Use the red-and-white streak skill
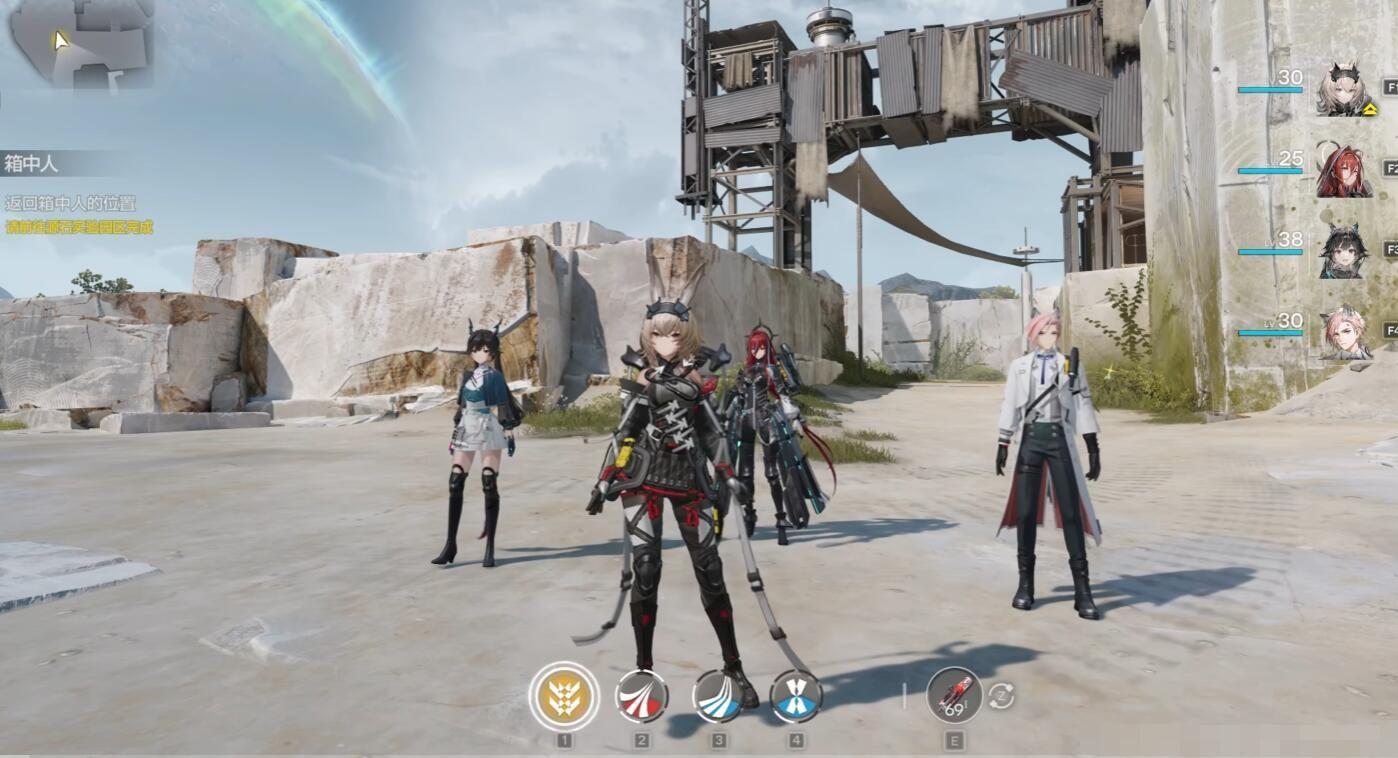The height and width of the screenshot is (758, 1398). (x=641, y=696)
